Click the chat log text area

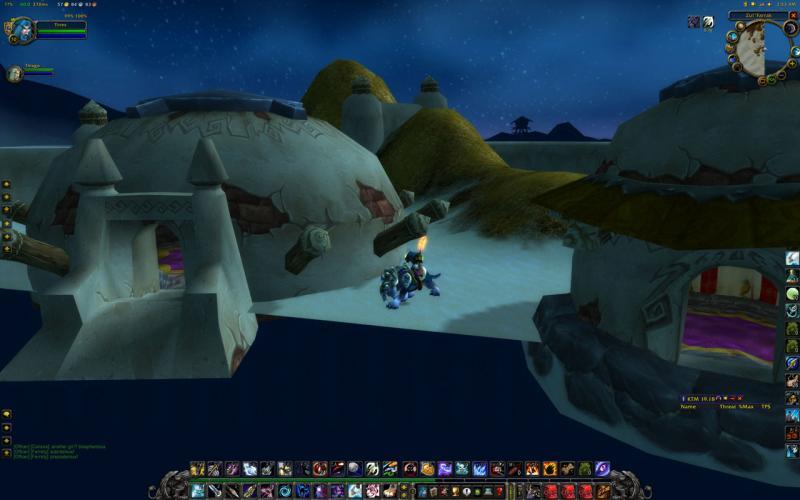point(60,451)
